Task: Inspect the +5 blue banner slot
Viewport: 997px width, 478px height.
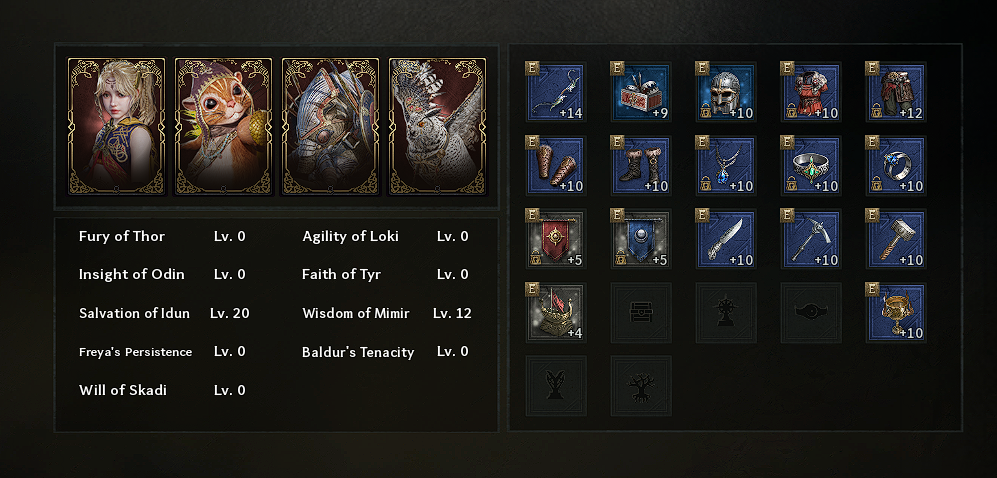Action: tap(641, 239)
